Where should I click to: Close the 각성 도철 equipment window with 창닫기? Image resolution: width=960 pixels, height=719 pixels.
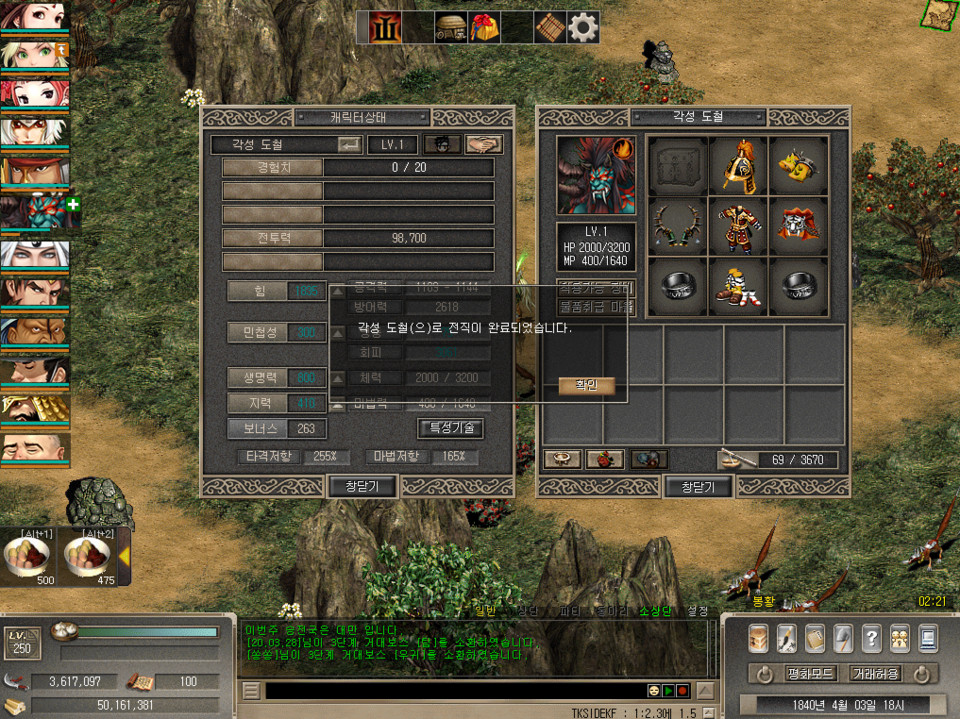click(x=698, y=487)
